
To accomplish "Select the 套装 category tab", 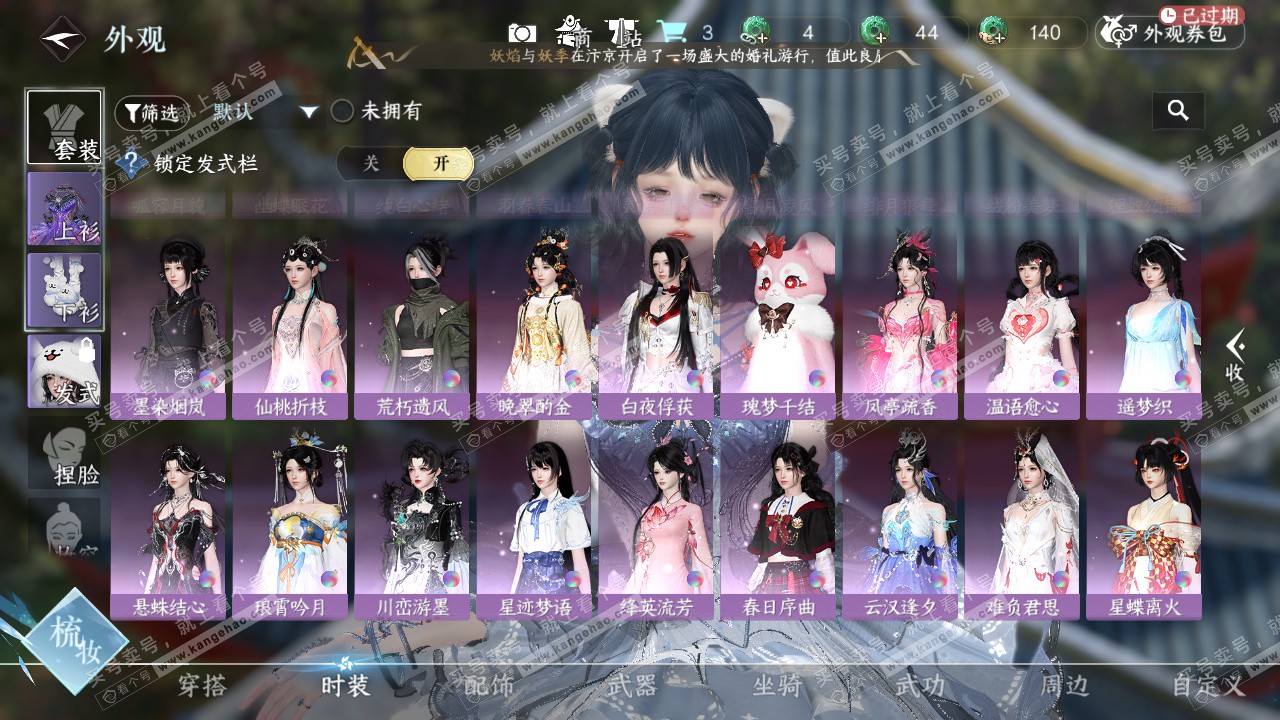I will [64, 127].
